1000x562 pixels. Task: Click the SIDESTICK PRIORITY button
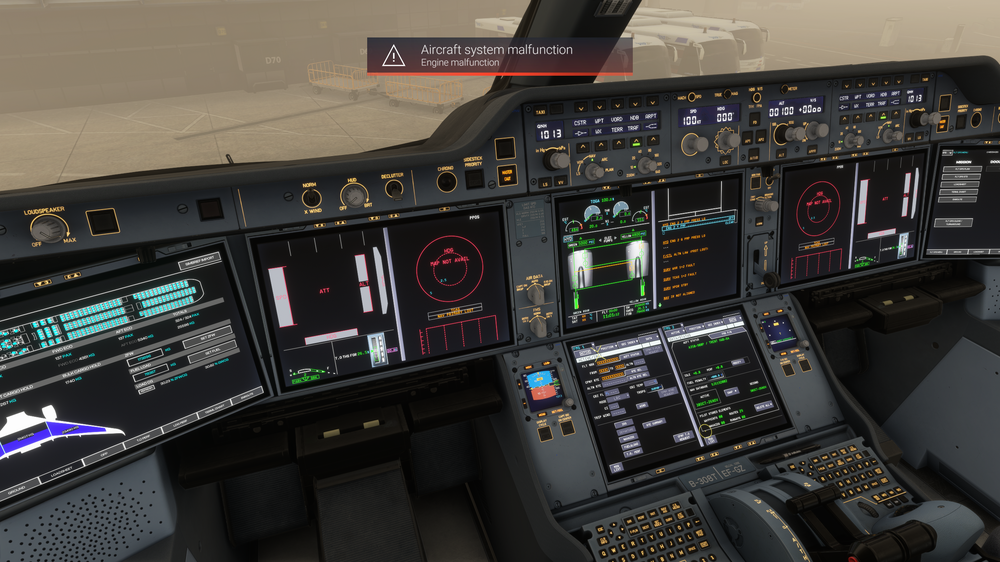coord(474,179)
